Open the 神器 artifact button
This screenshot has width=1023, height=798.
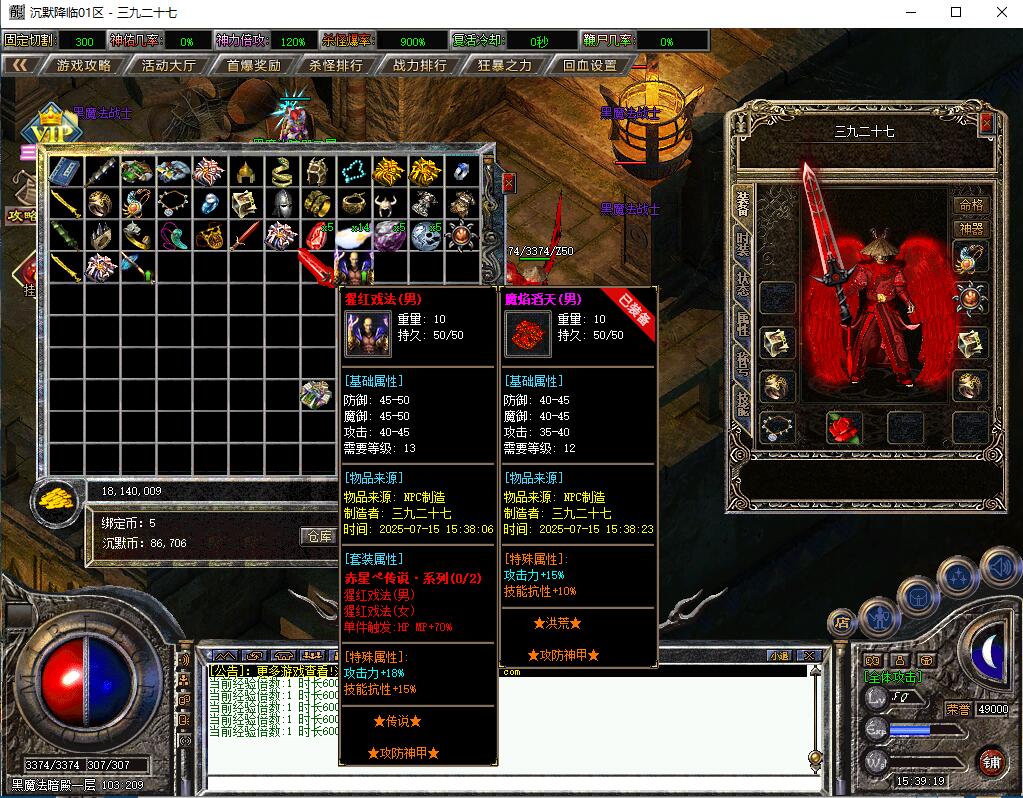pyautogui.click(x=971, y=228)
